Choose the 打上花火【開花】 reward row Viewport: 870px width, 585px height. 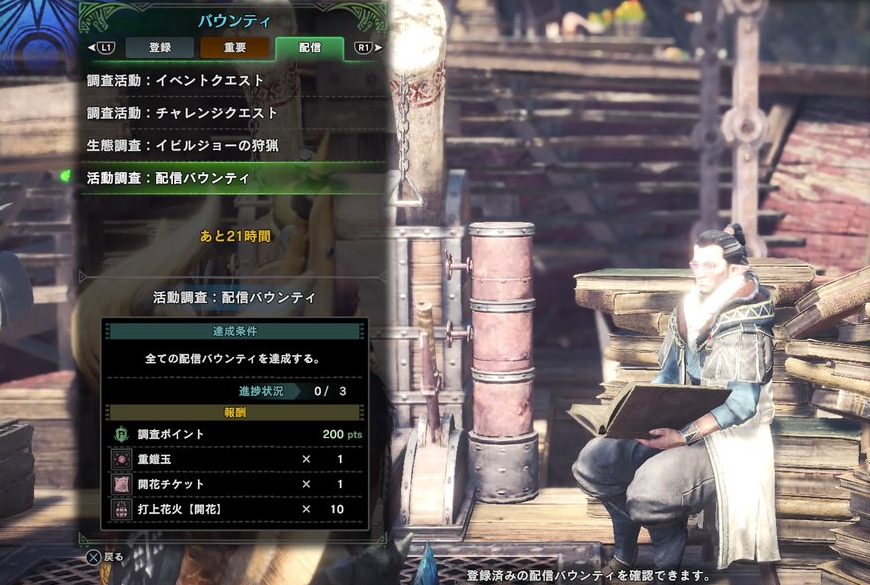tap(235, 509)
